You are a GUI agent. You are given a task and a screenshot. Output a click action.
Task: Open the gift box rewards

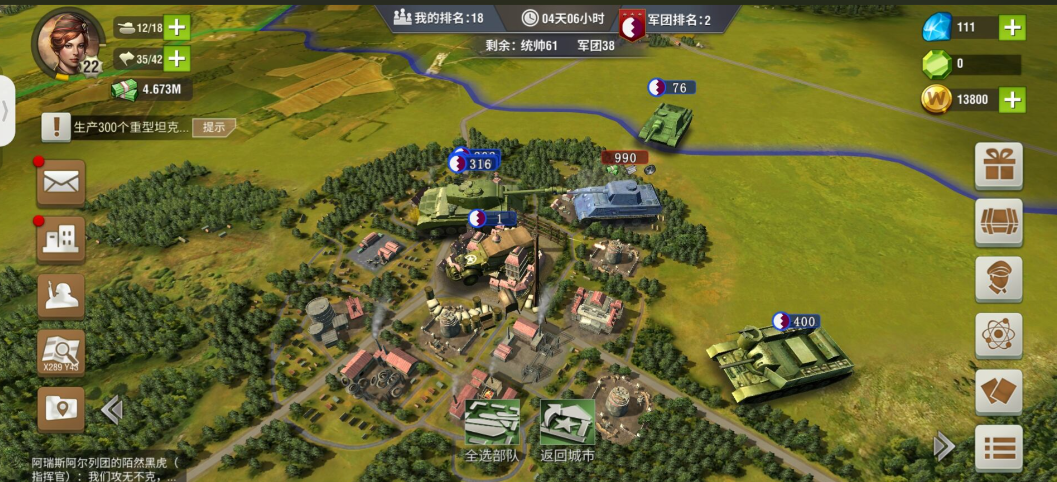(x=998, y=166)
